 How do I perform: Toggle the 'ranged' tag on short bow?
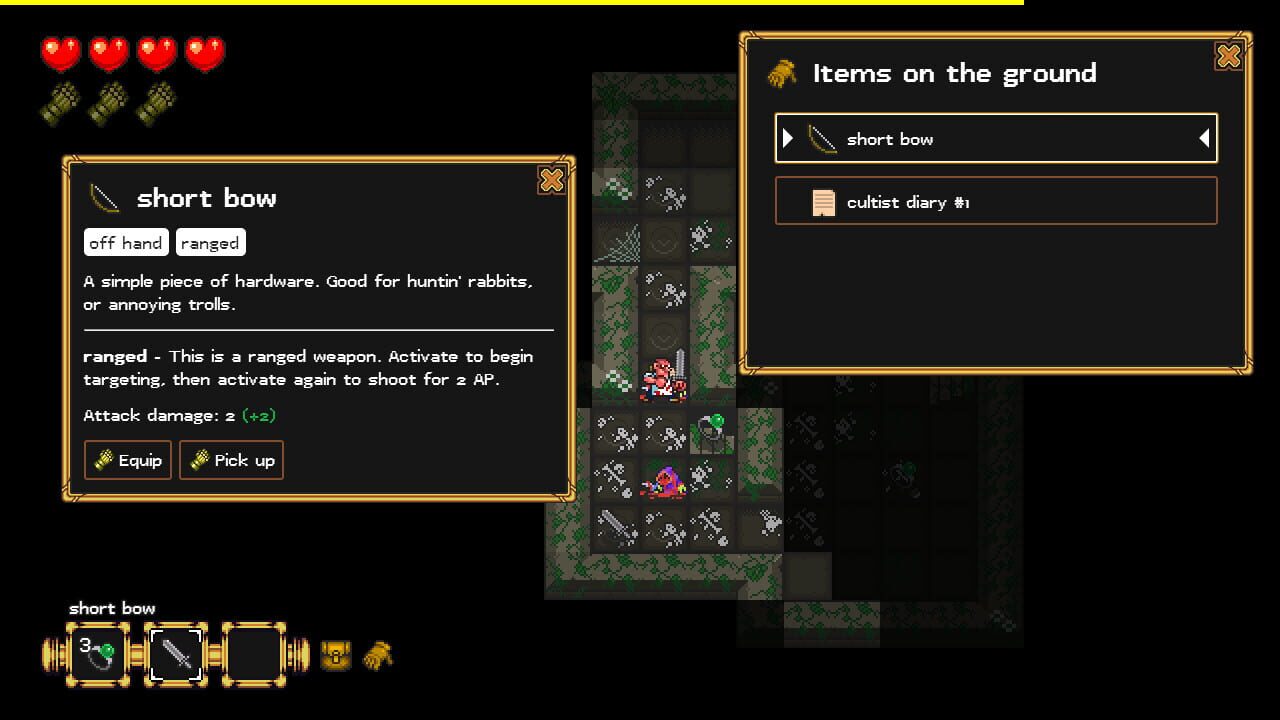pyautogui.click(x=211, y=242)
